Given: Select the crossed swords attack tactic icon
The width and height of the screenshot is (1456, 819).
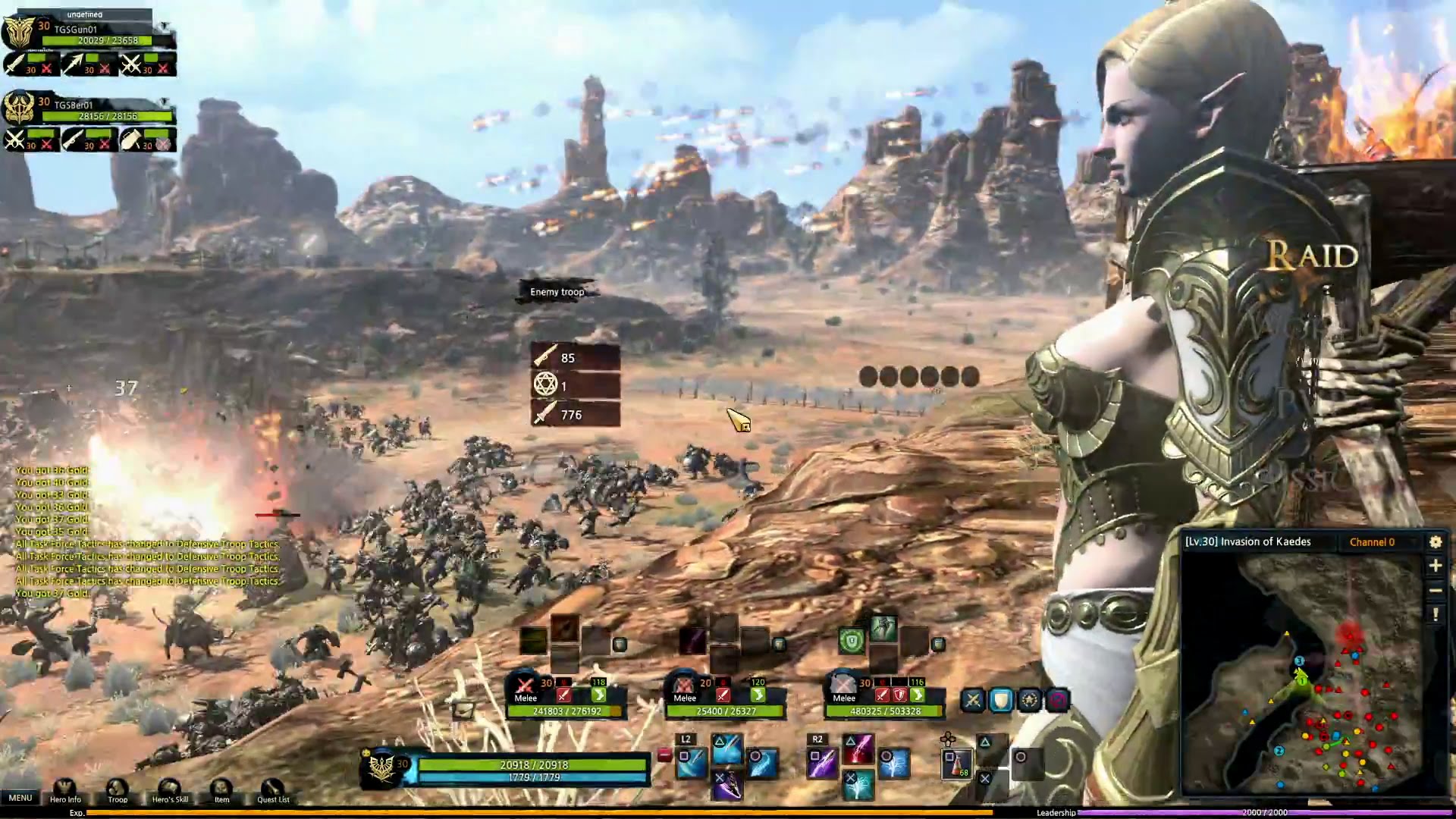Looking at the screenshot, I should (973, 700).
